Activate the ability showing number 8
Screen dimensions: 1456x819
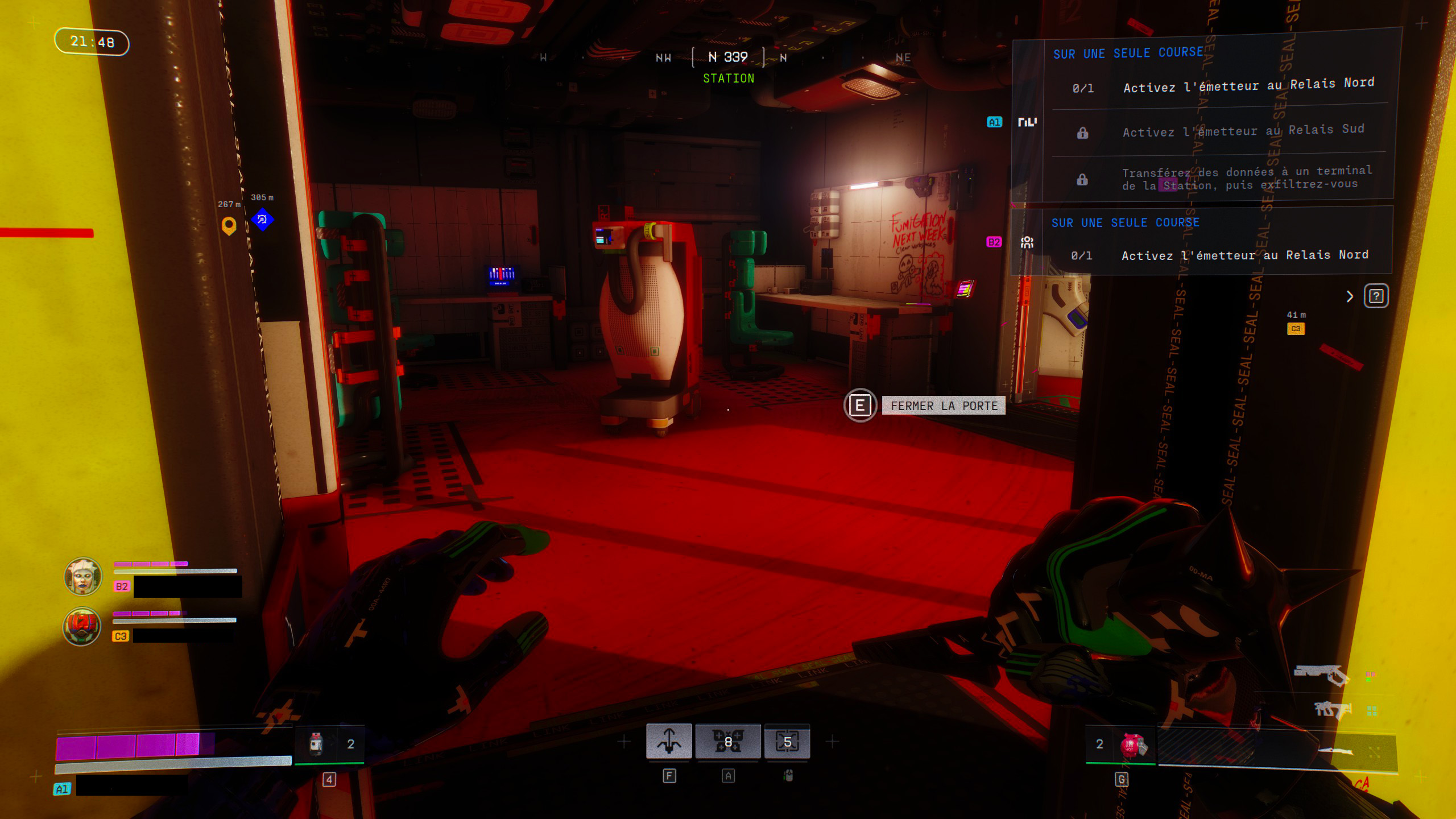click(727, 742)
